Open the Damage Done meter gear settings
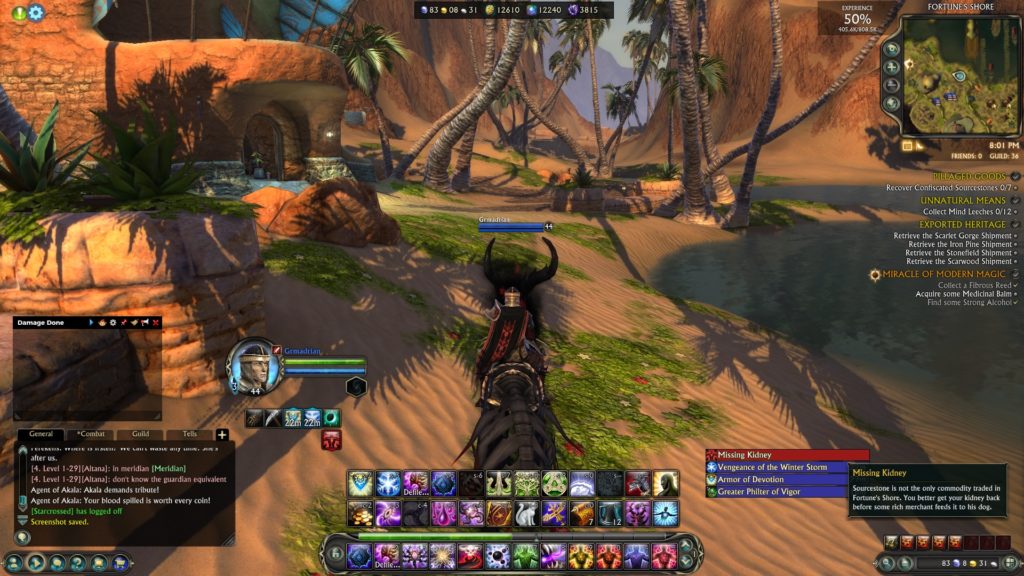1024x576 pixels. pos(112,323)
